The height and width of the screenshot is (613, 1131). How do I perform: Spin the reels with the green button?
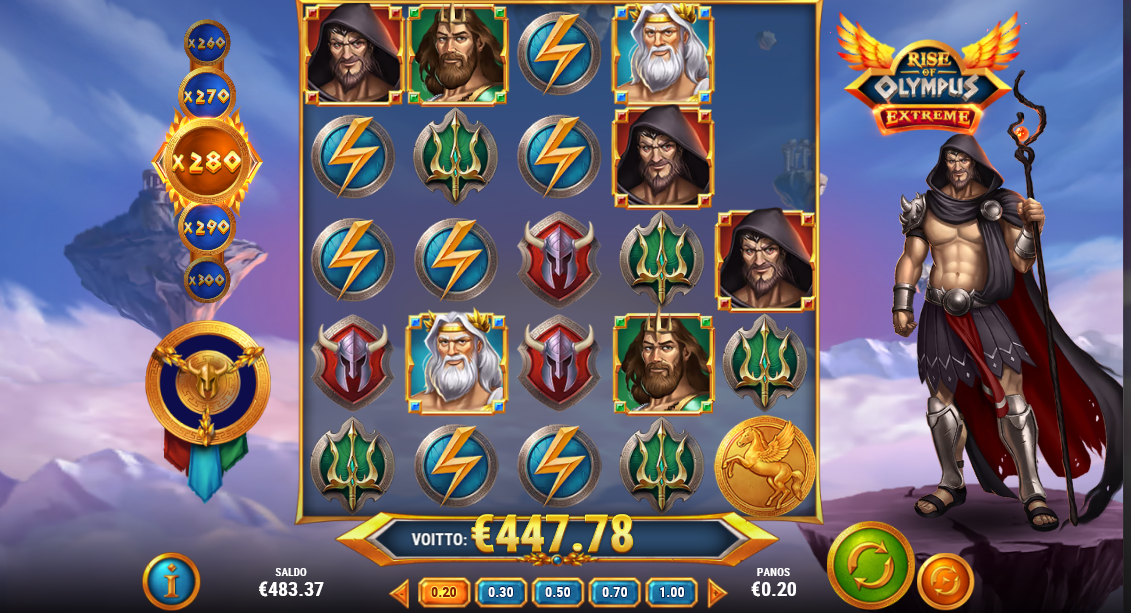[x=870, y=565]
